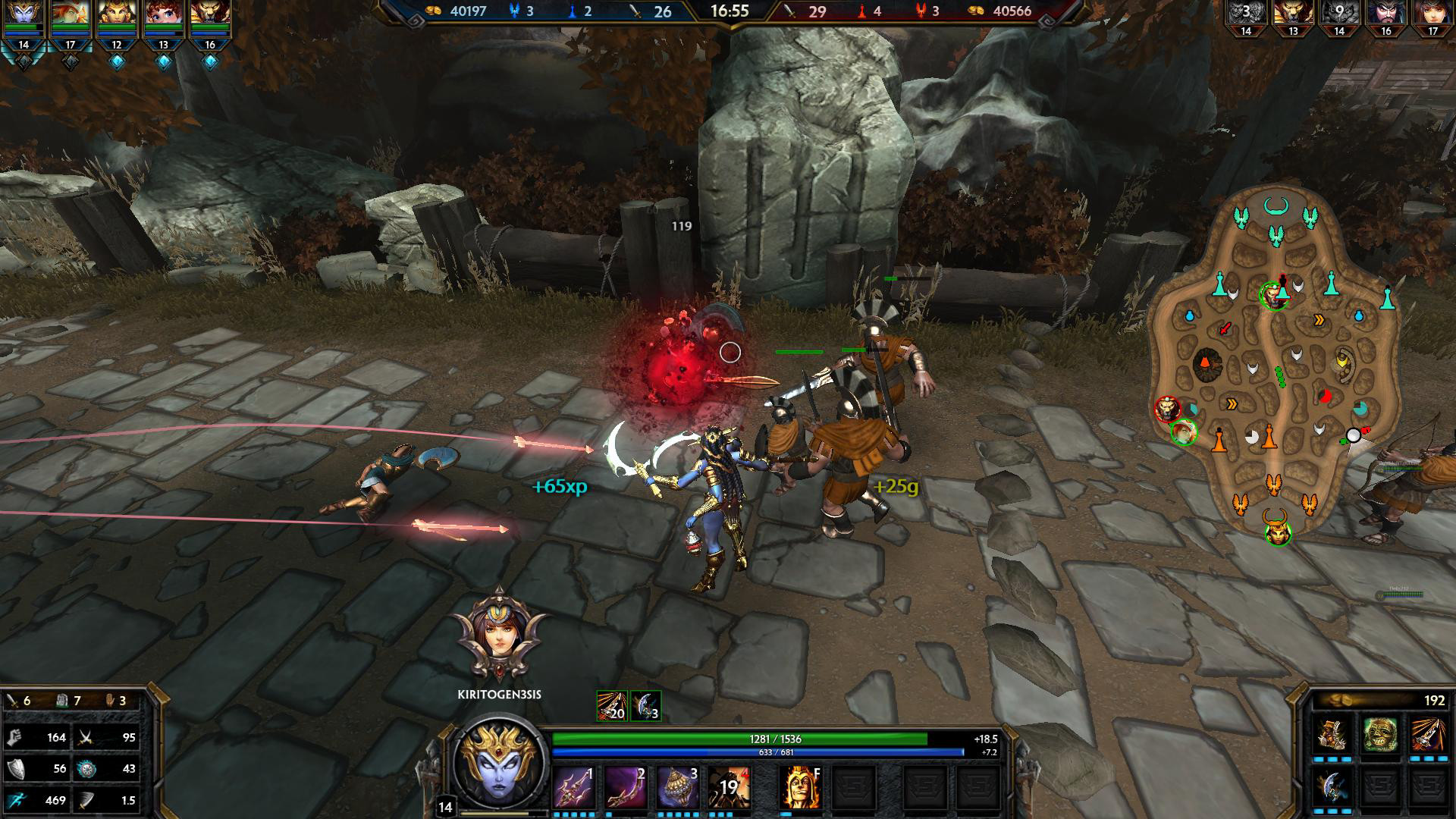Open the gold counter showing 192

pos(1379,701)
